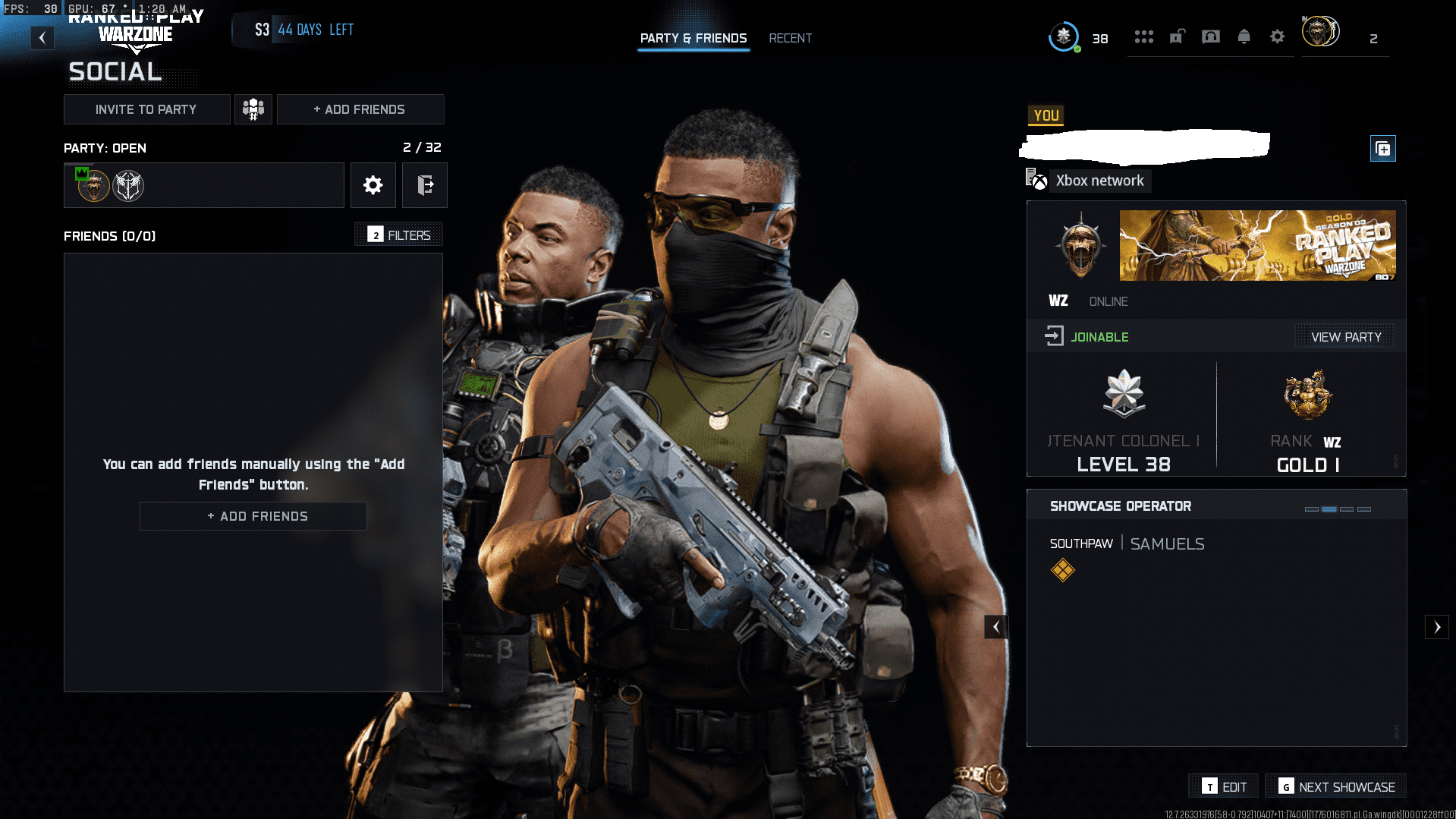1456x819 pixels.
Task: Click the add friend icon beside your username
Action: 1382,149
